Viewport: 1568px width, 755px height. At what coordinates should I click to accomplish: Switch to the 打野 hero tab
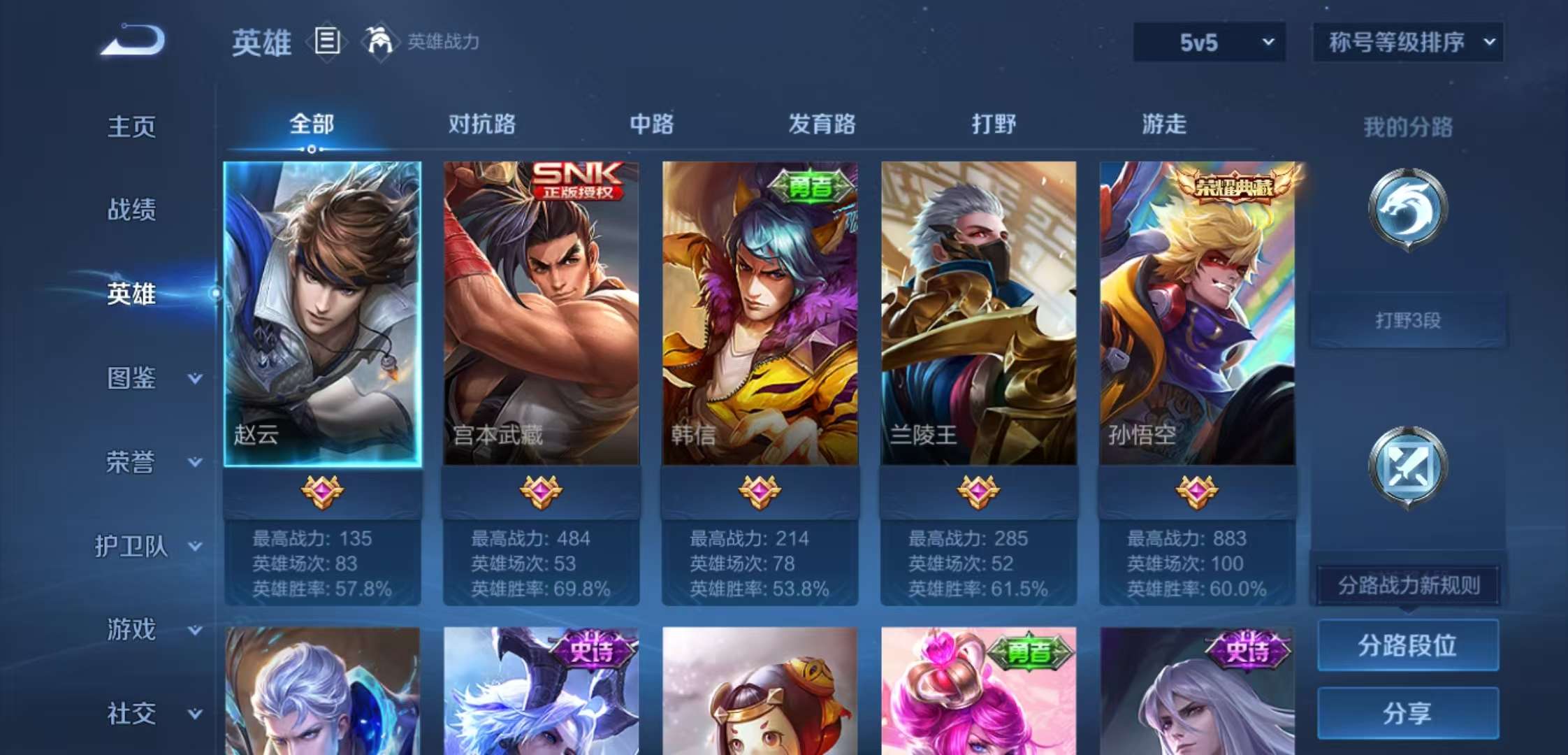[994, 124]
